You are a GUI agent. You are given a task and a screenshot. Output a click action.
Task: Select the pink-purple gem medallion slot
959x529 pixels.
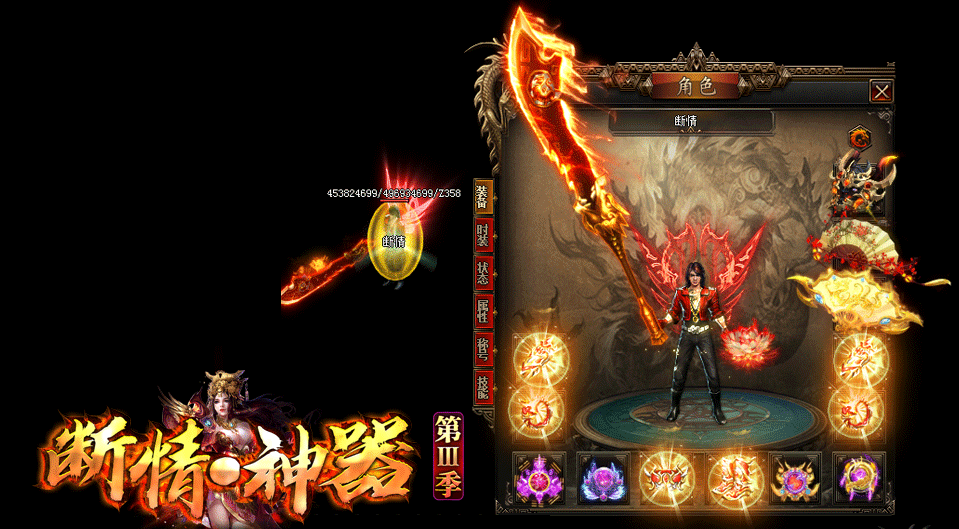pos(539,478)
